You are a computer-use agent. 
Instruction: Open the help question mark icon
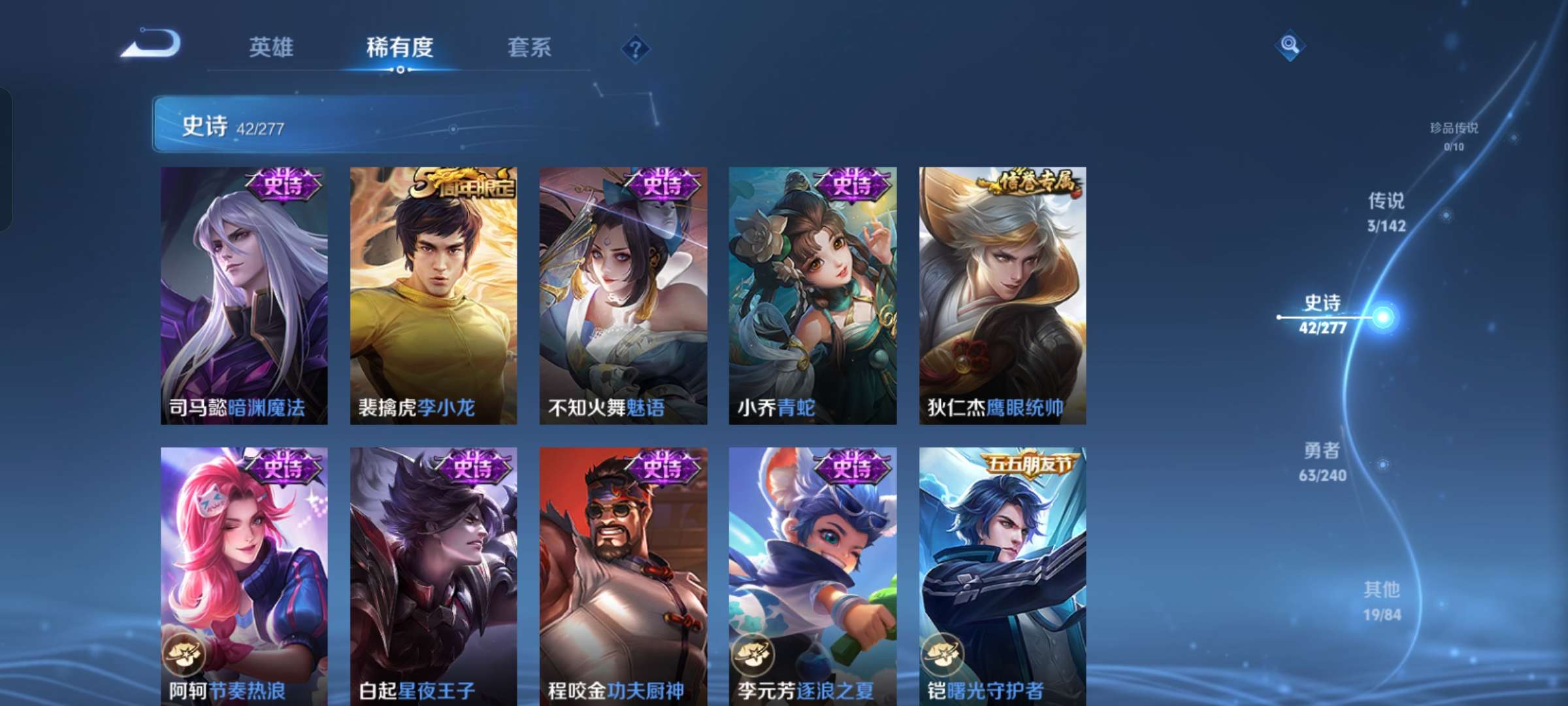tap(636, 48)
